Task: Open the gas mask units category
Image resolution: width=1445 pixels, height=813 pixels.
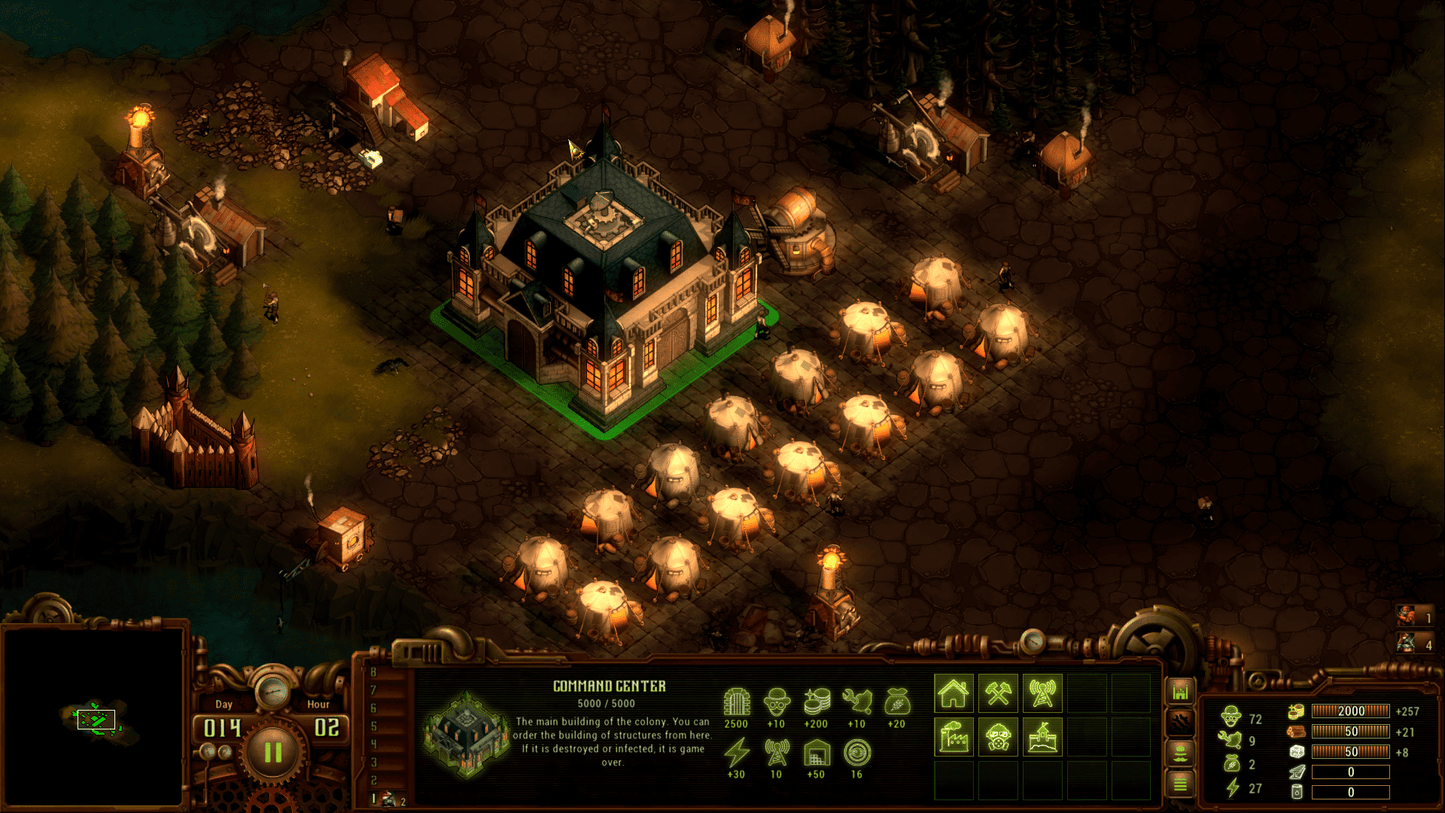Action: coord(998,739)
